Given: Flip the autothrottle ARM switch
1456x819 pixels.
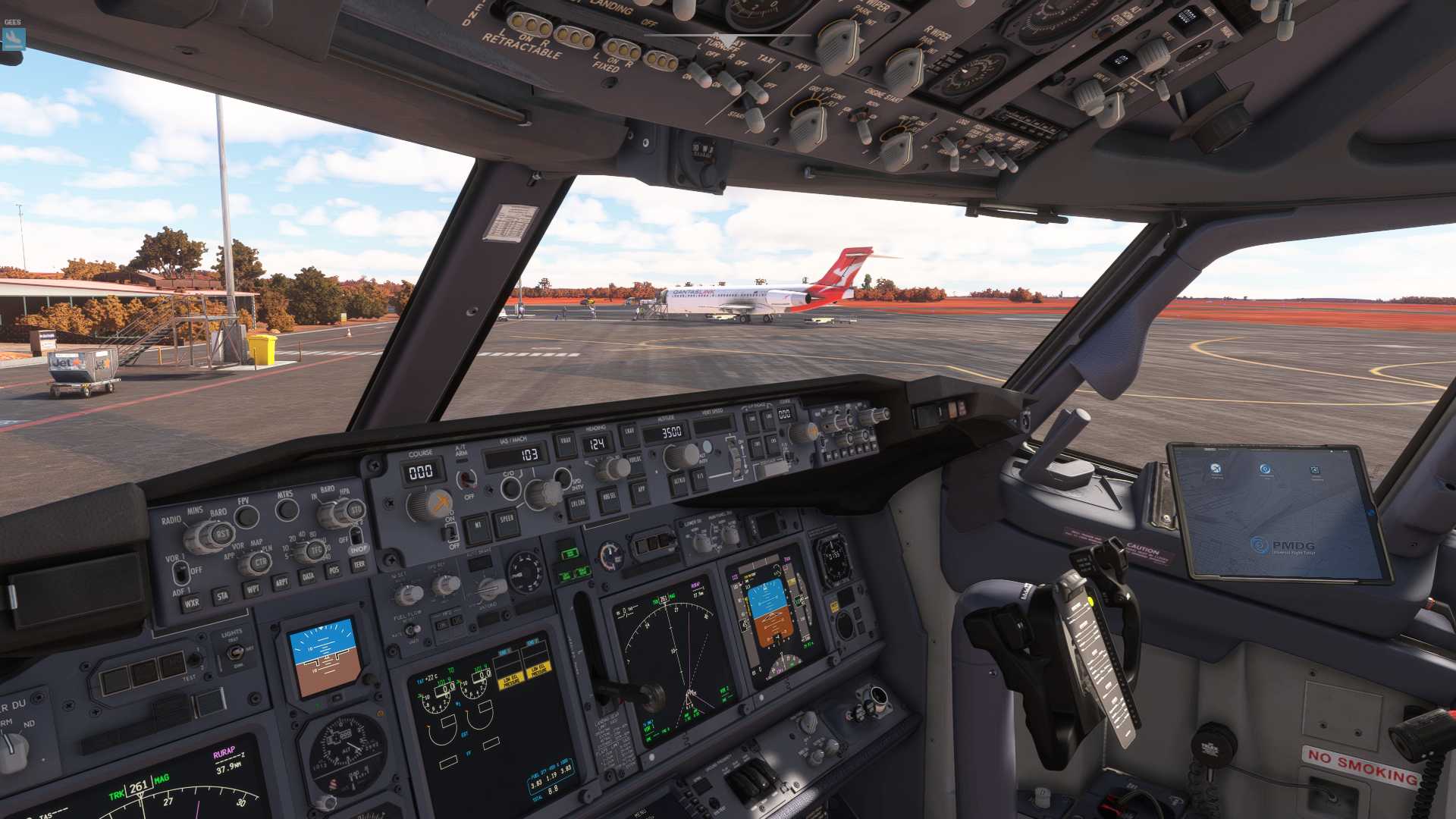Looking at the screenshot, I should click(x=466, y=479).
